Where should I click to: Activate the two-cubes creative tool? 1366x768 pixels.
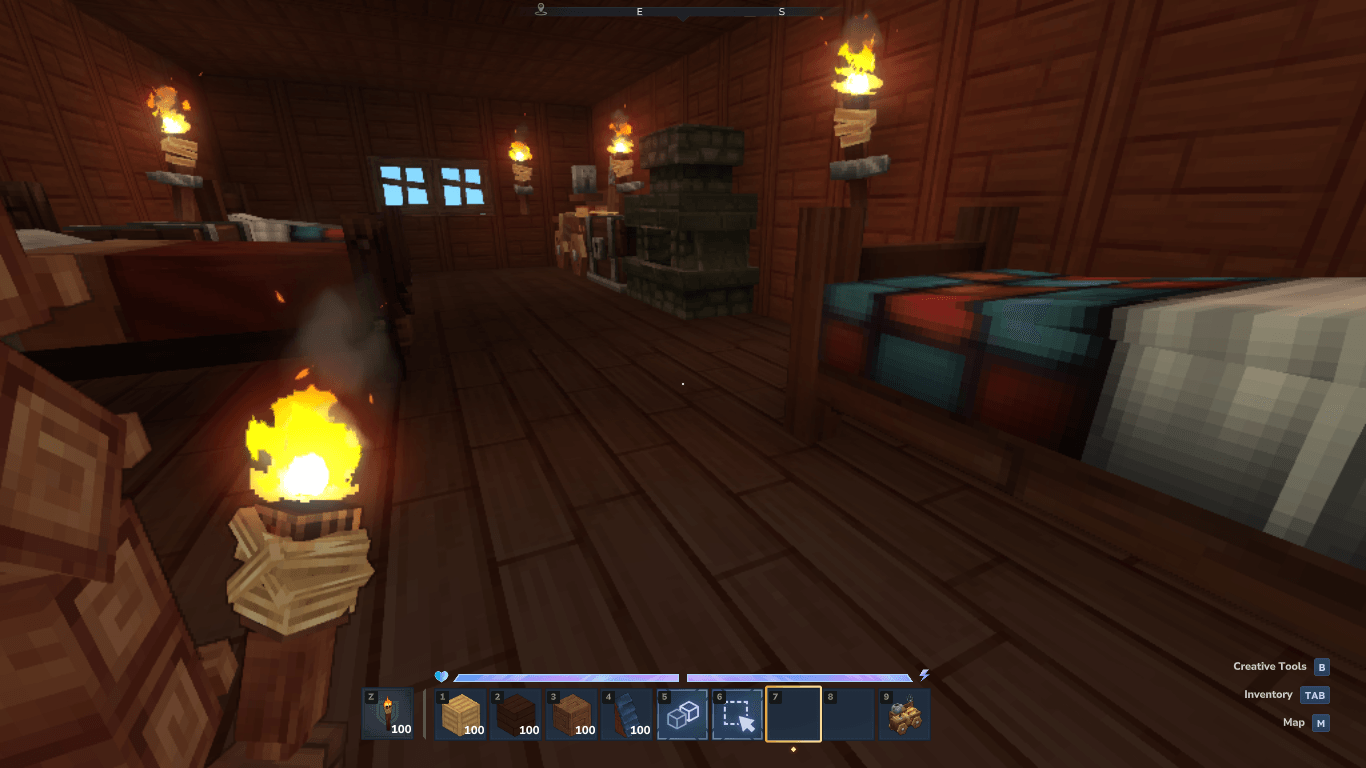tap(682, 714)
